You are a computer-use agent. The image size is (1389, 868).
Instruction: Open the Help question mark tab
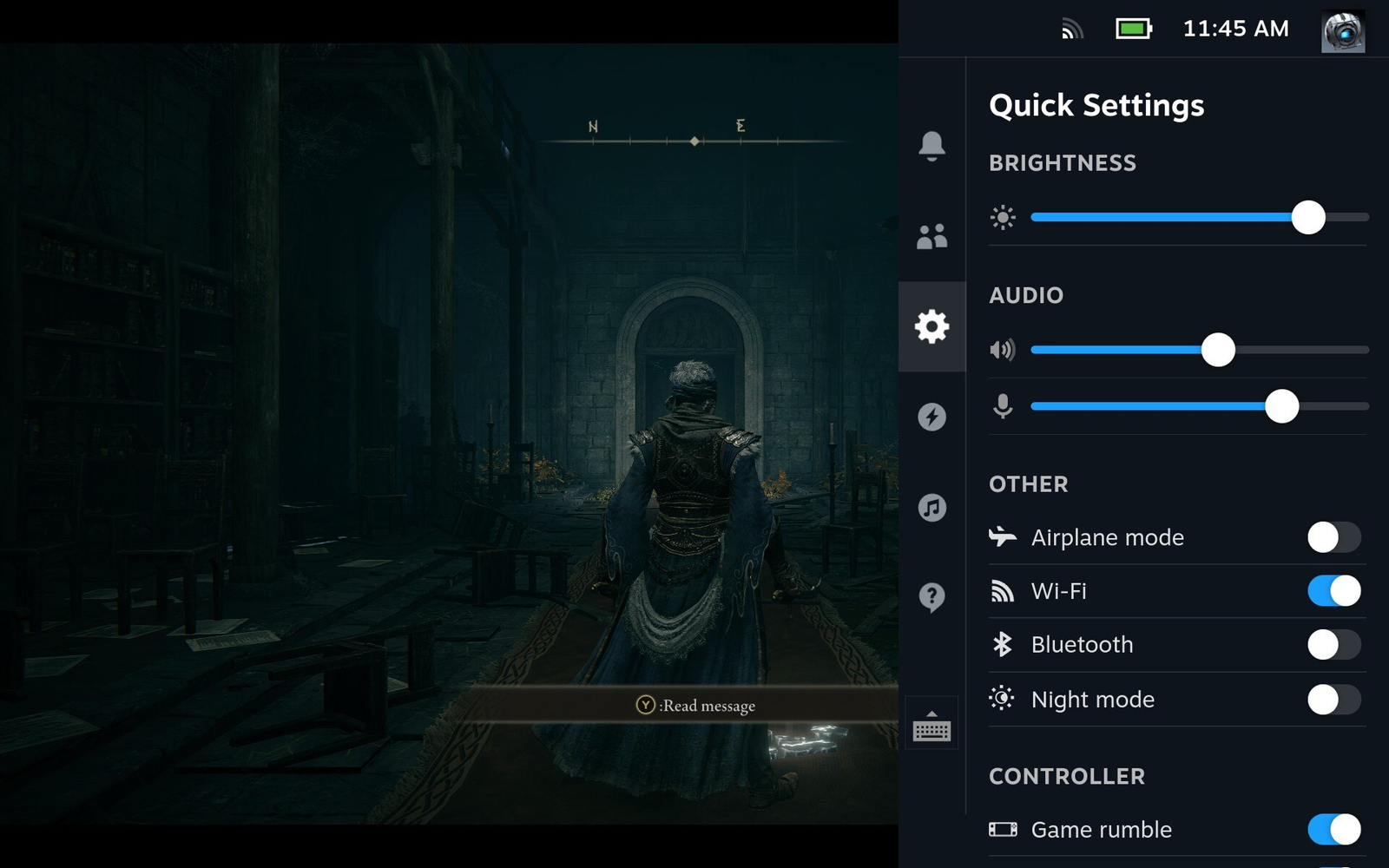click(931, 597)
